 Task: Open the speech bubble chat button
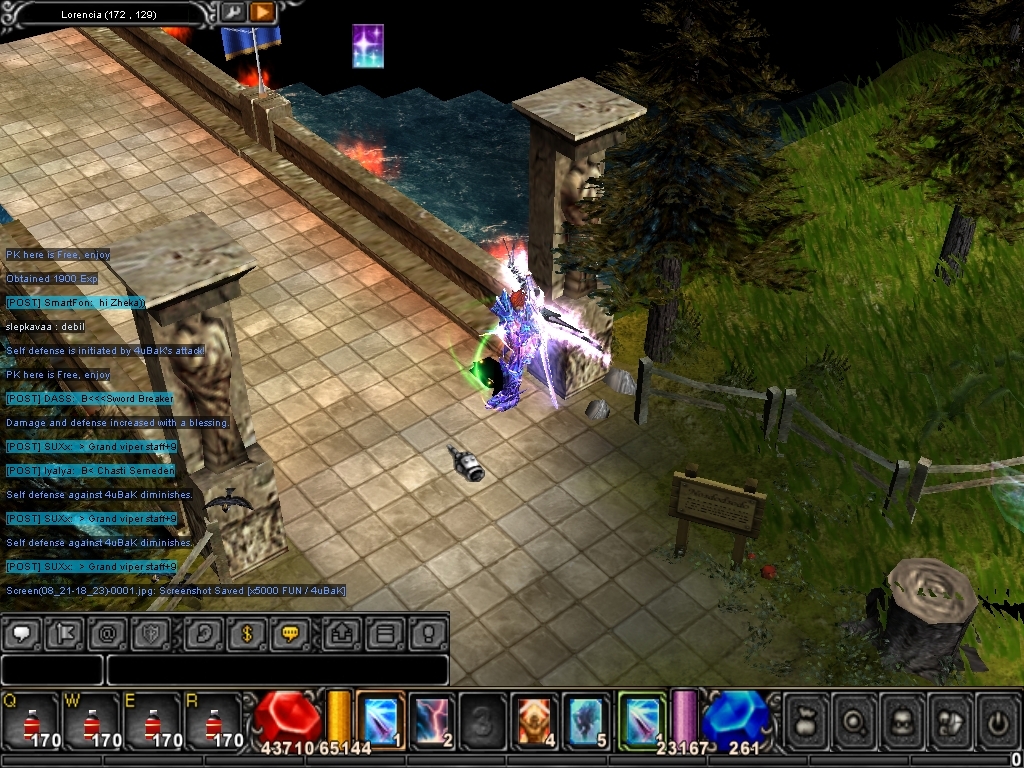click(x=22, y=634)
